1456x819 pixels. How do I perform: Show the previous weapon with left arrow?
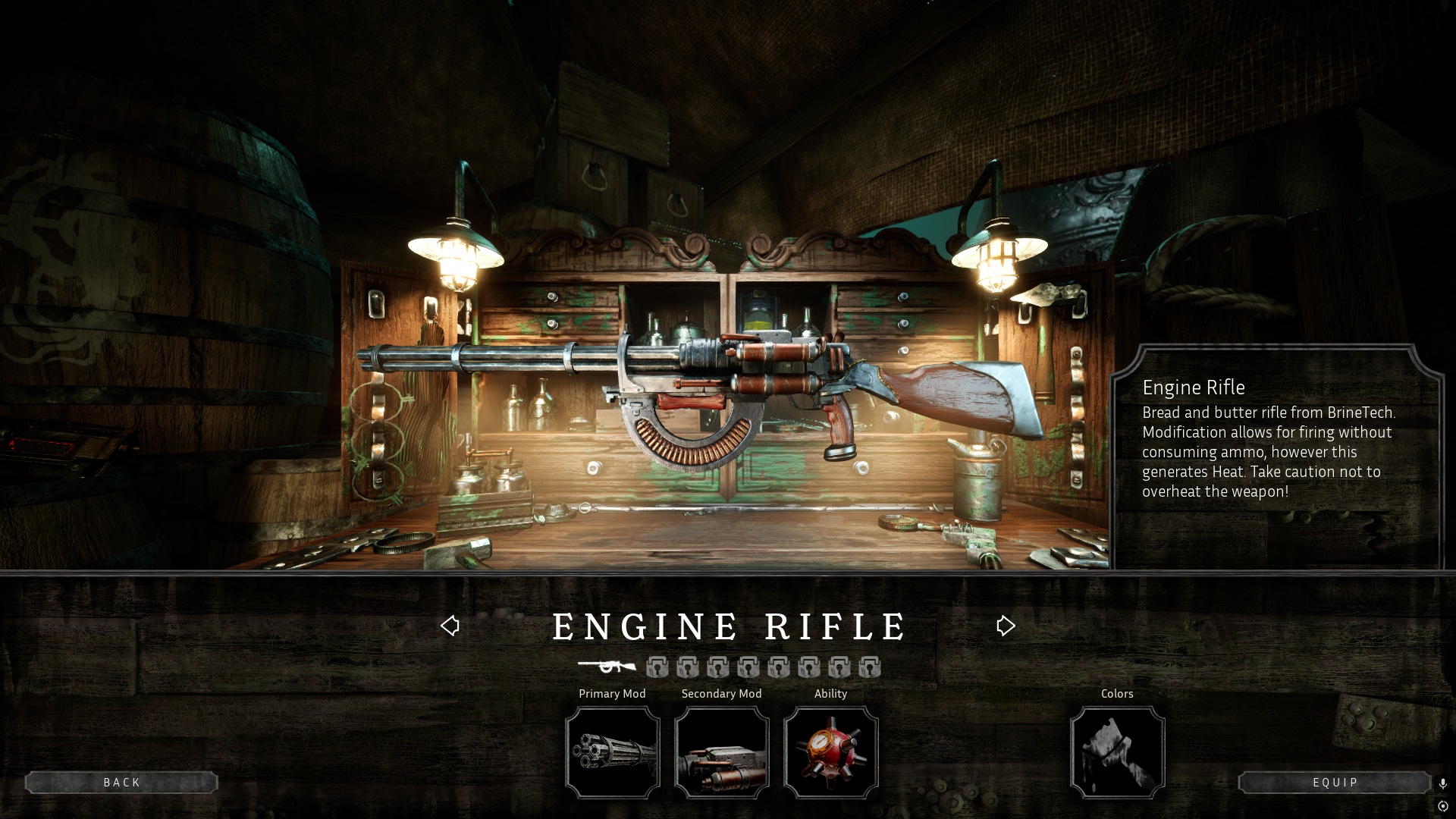coord(450,626)
